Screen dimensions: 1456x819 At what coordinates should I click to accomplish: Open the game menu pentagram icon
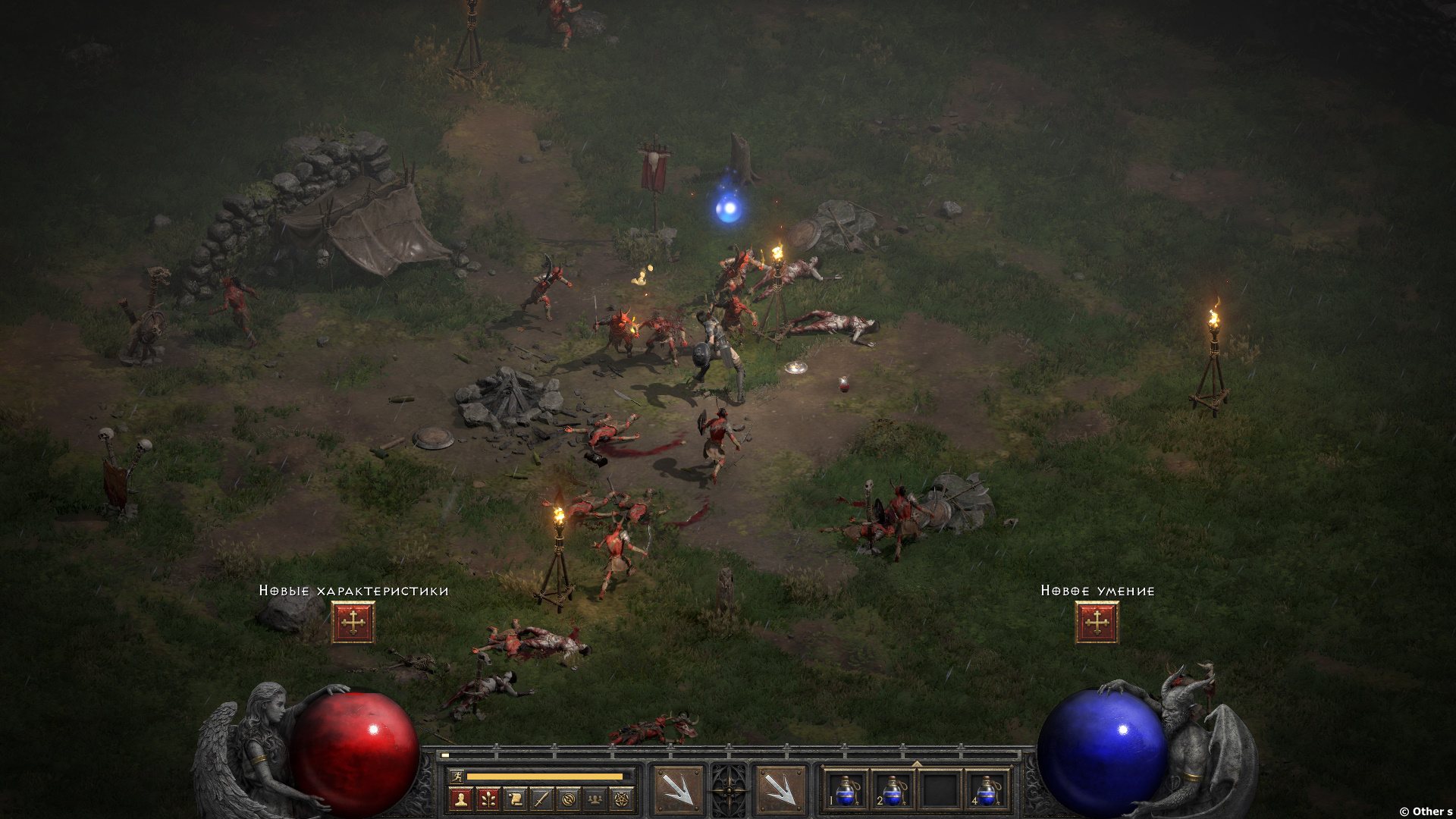623,799
